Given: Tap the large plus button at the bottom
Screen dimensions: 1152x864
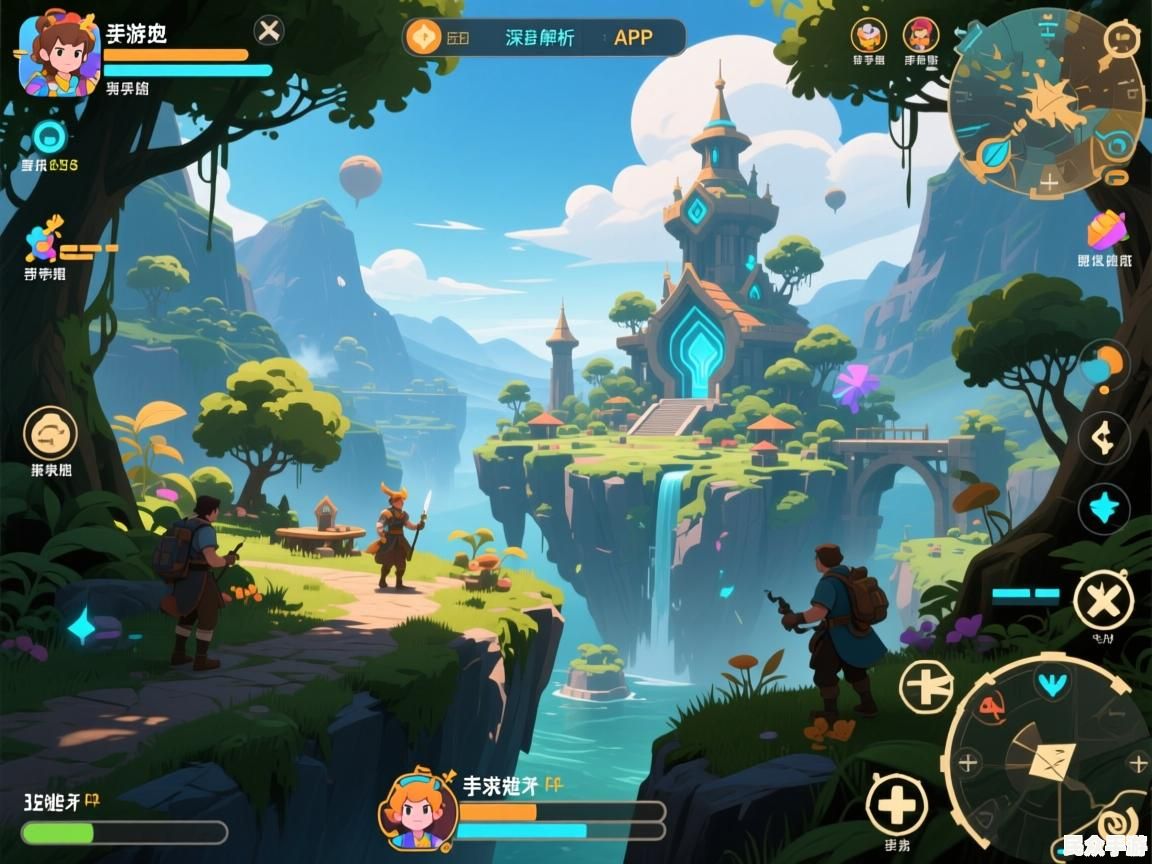Looking at the screenshot, I should (896, 804).
